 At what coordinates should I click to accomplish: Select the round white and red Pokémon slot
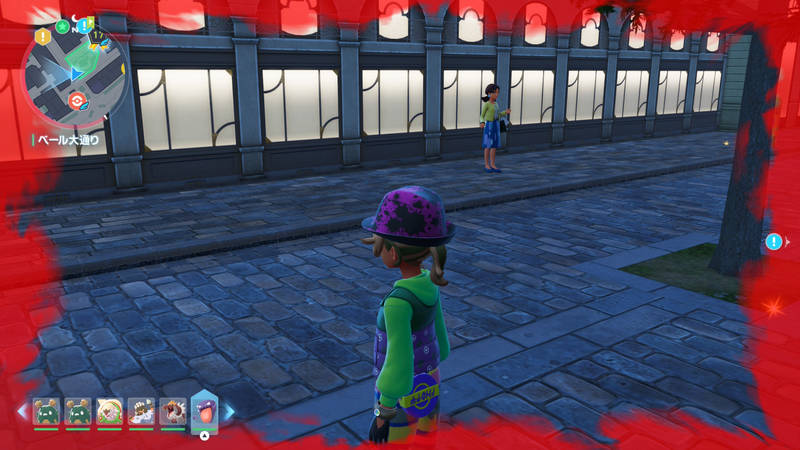[109, 411]
